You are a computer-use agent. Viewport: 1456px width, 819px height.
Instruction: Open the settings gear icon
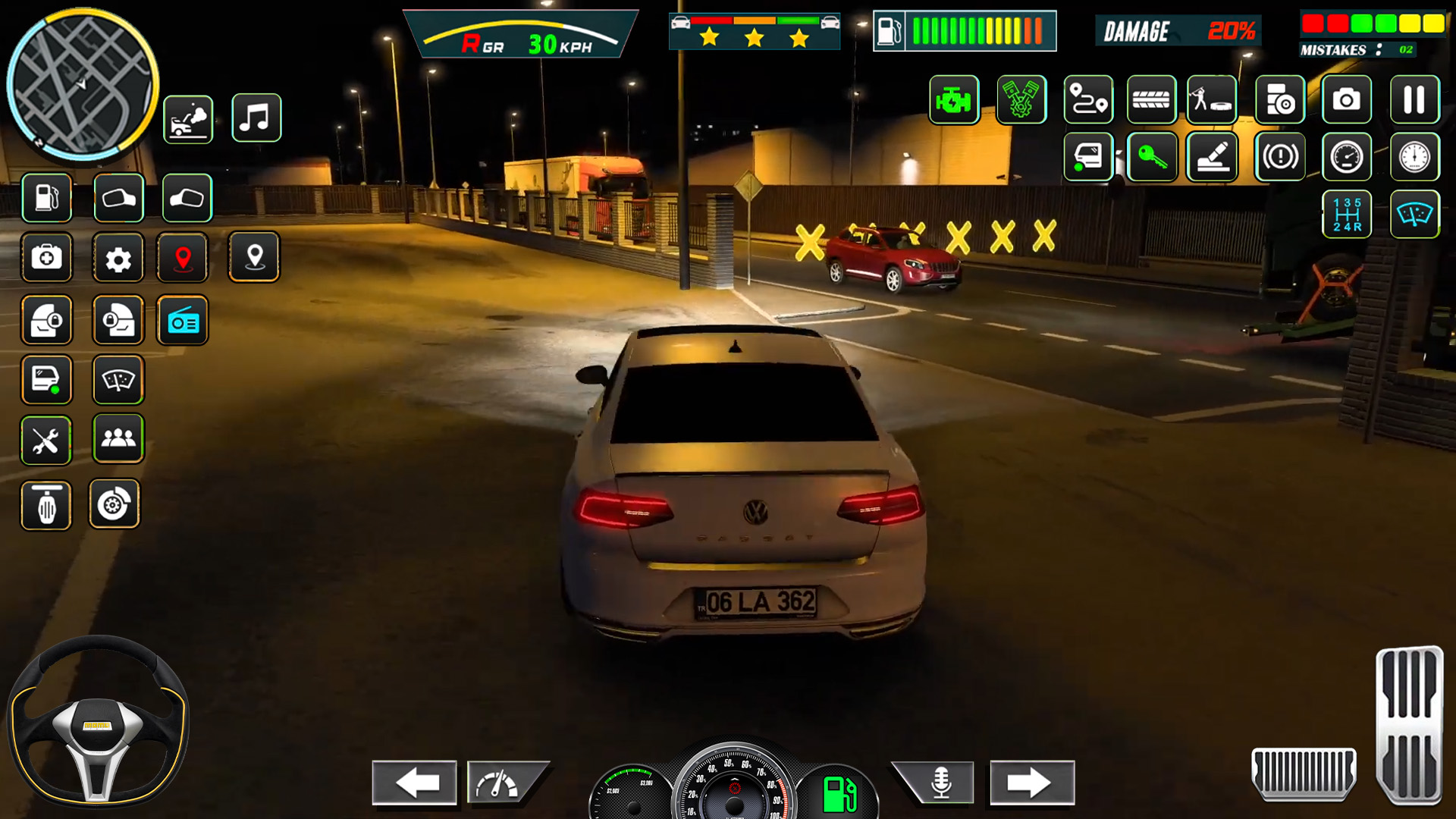118,258
